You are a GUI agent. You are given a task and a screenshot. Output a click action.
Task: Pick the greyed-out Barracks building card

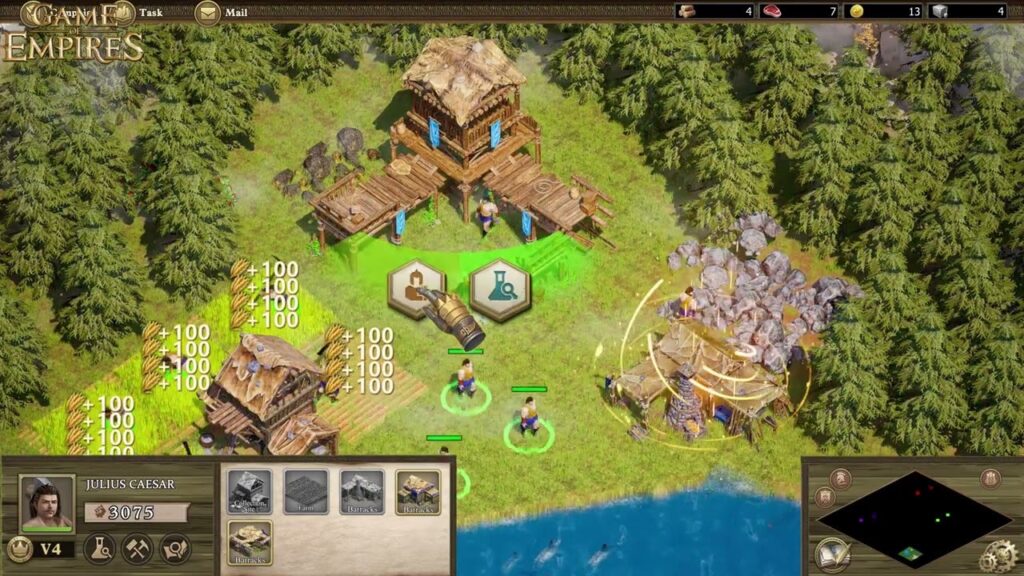(x=362, y=492)
